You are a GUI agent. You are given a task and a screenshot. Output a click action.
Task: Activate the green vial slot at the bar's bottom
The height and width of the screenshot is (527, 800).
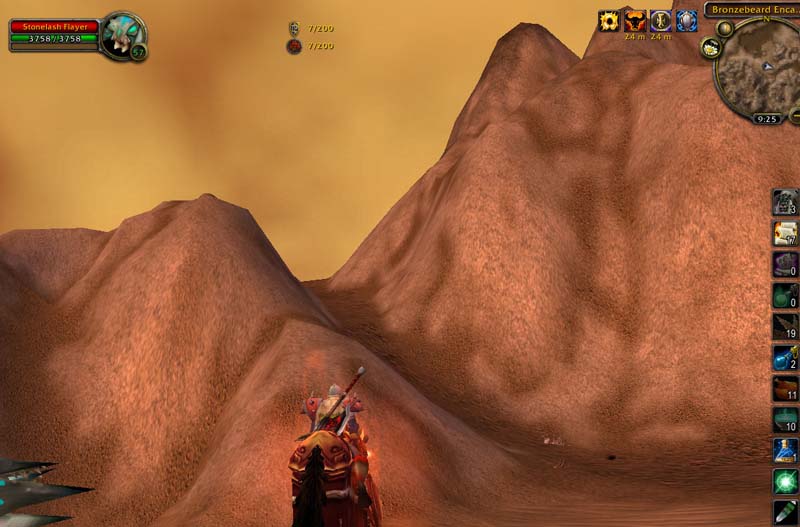click(785, 512)
